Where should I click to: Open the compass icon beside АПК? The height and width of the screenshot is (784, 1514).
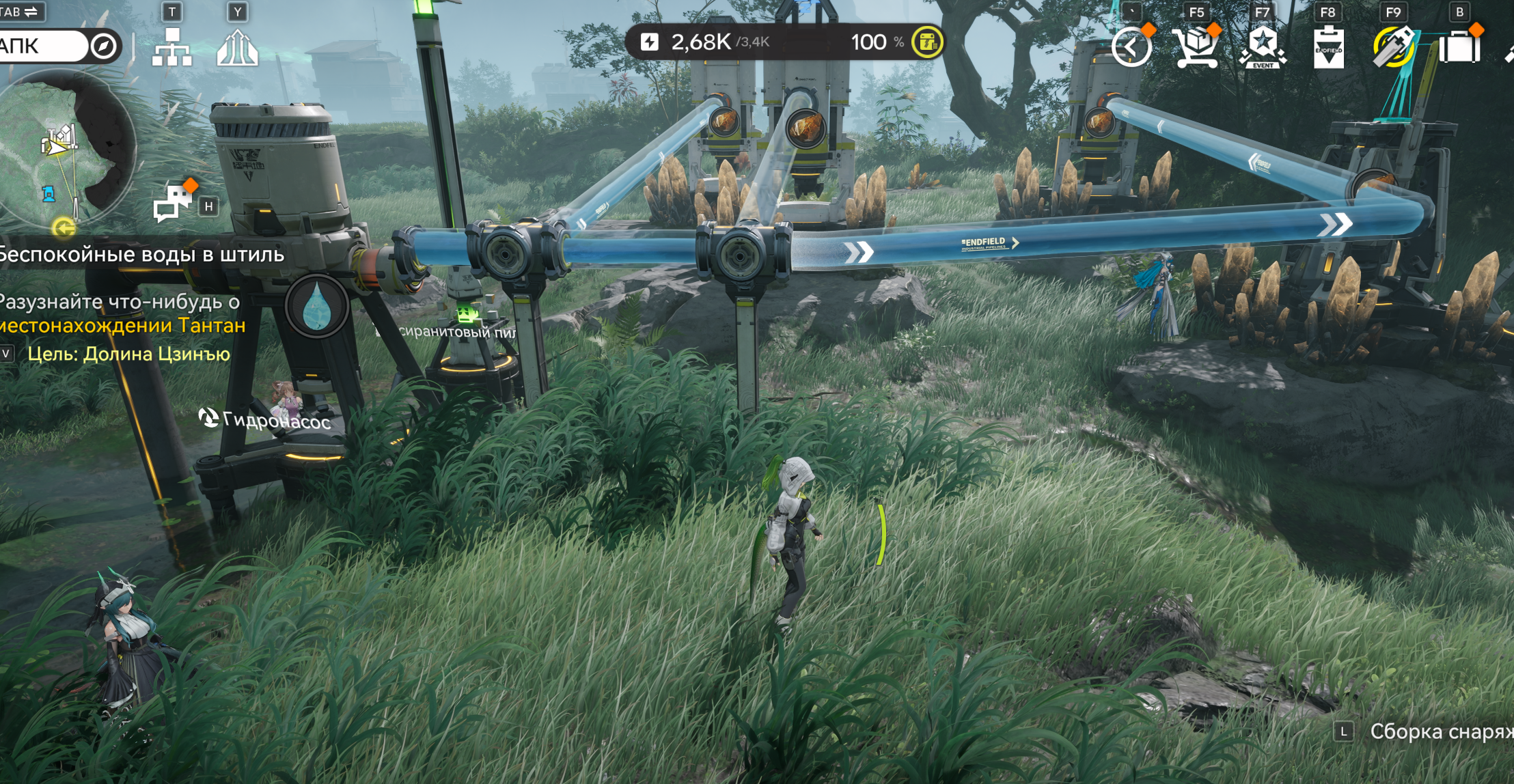(104, 46)
